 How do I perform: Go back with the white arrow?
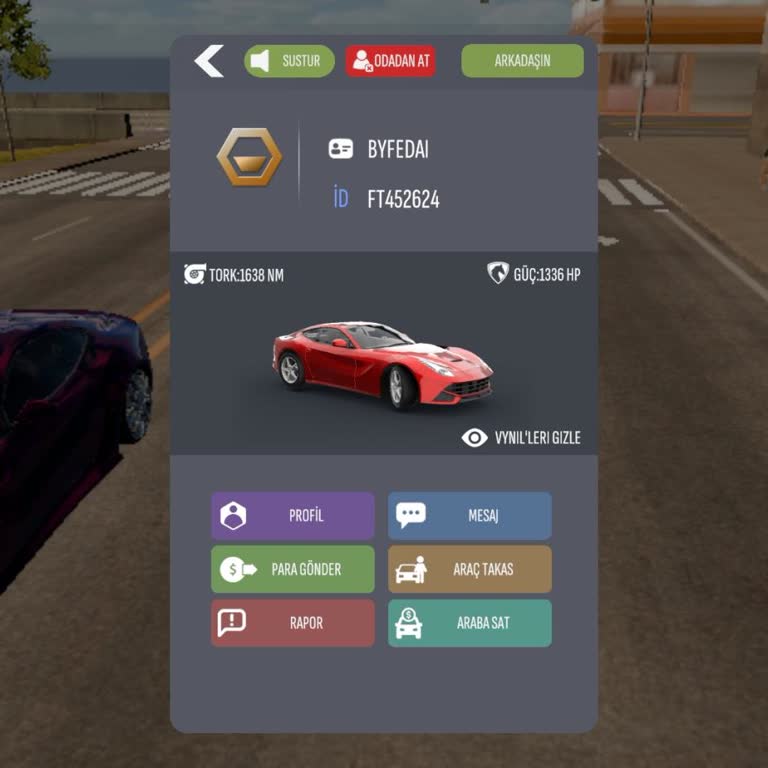[209, 61]
